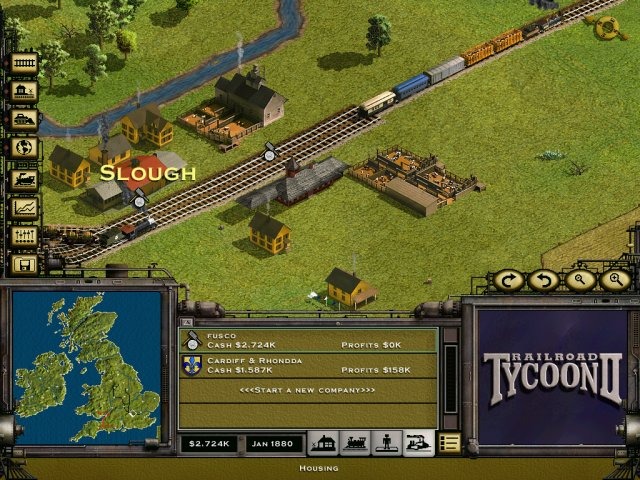
Task: Select the Cardiff & Rhondda company
Action: (308, 365)
